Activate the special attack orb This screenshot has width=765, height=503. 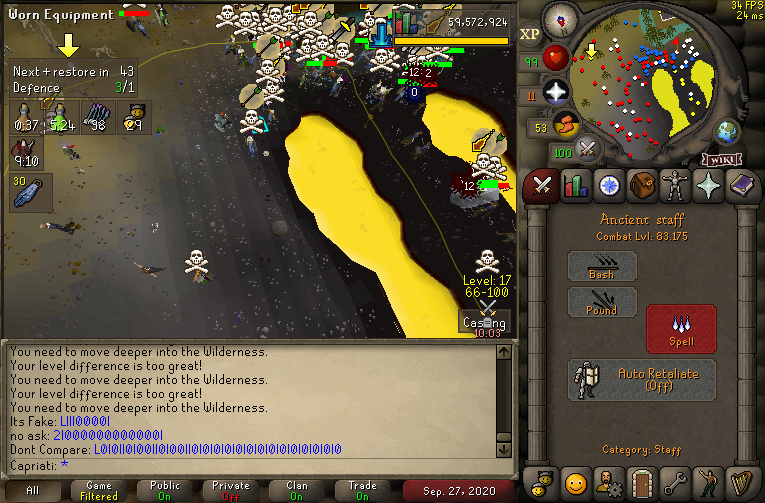(587, 150)
